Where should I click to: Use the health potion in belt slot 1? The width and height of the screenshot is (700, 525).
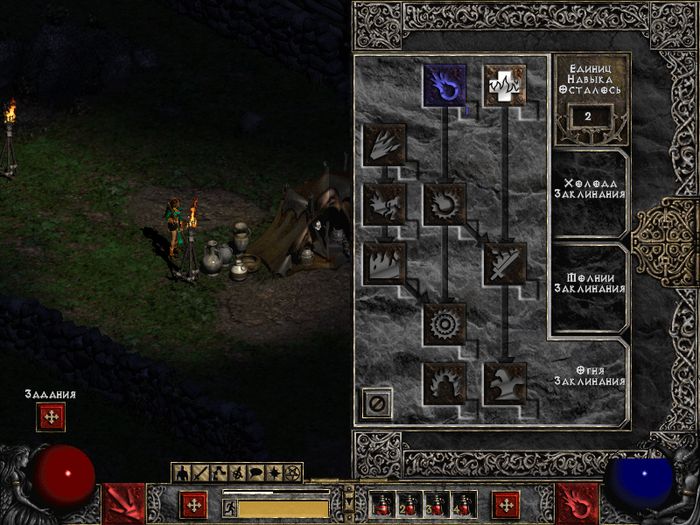[383, 505]
